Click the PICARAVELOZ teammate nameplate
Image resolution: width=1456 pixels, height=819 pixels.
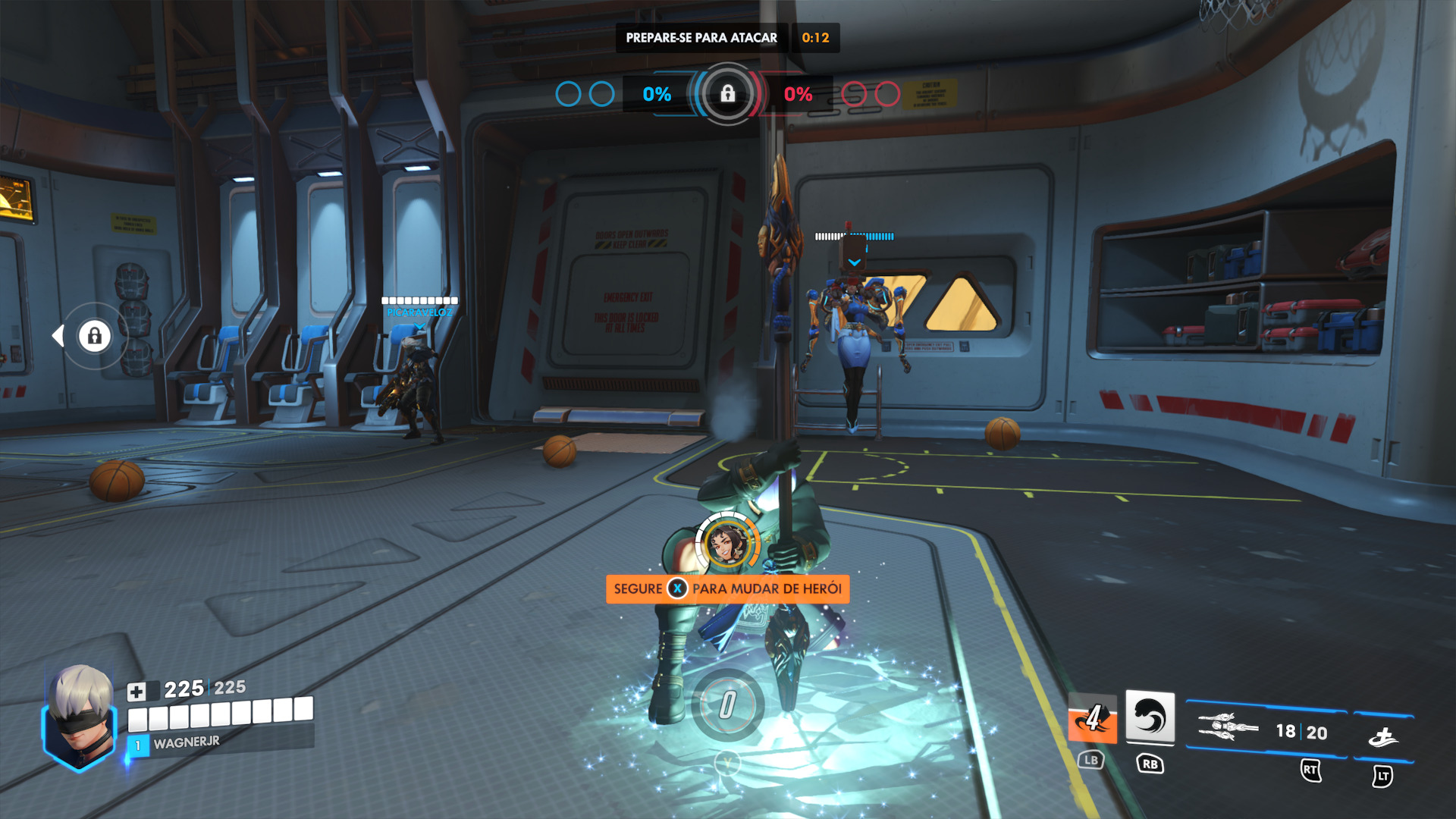[419, 312]
